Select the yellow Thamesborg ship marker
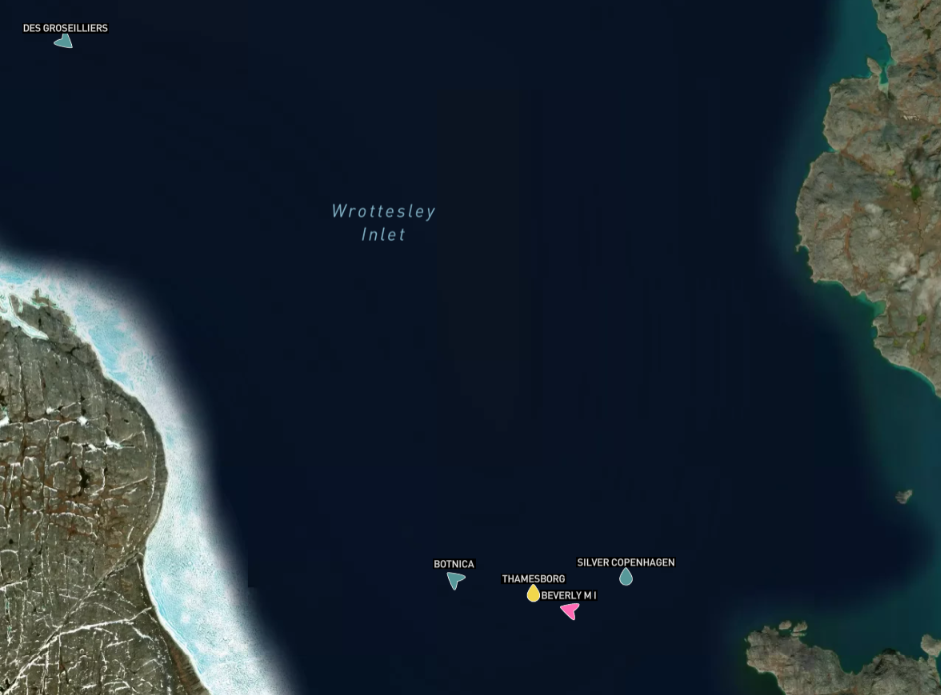The width and height of the screenshot is (941, 695). pyautogui.click(x=534, y=594)
